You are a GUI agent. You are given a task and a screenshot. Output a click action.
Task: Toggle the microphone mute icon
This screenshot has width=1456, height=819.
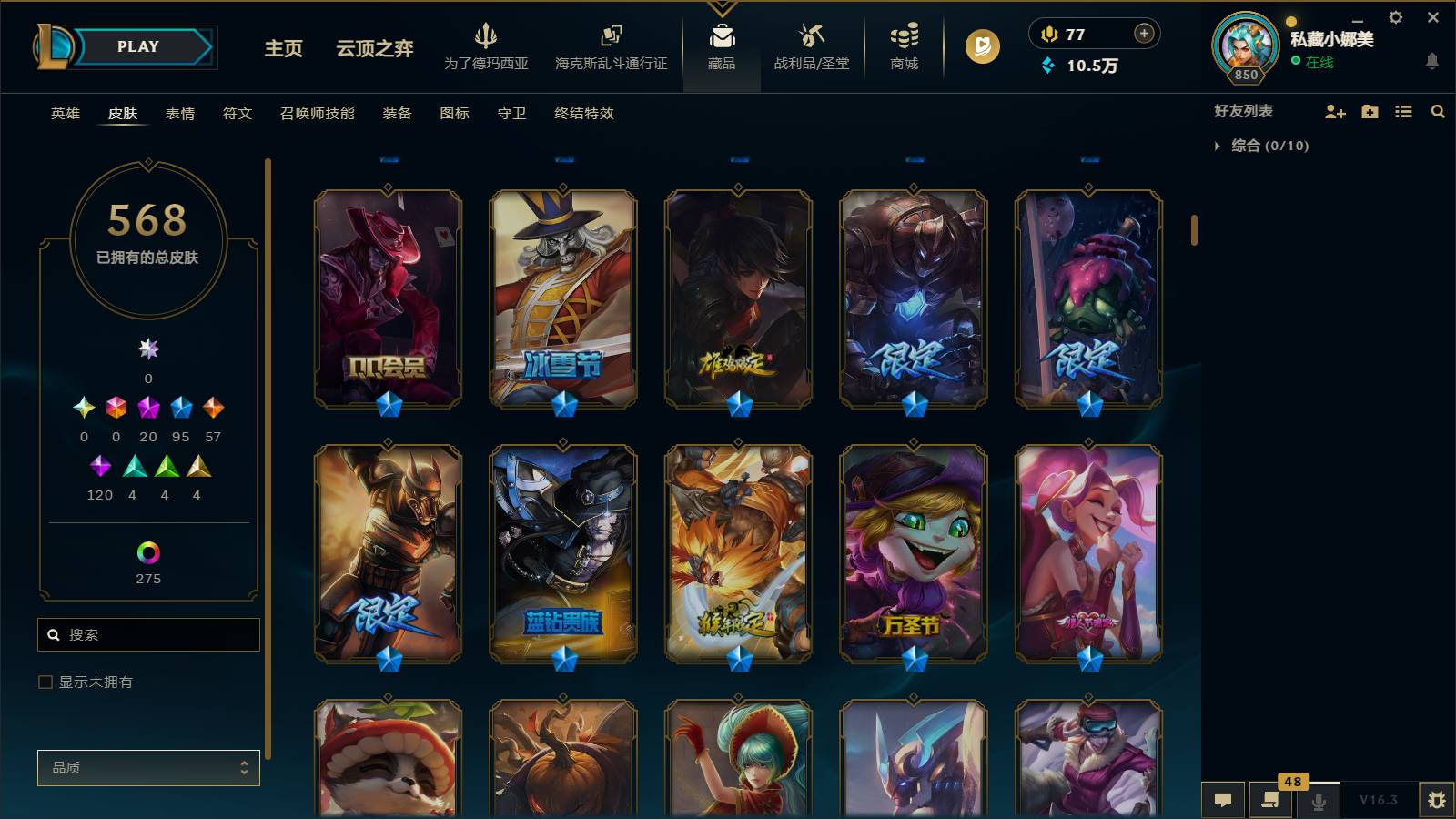(x=1318, y=801)
